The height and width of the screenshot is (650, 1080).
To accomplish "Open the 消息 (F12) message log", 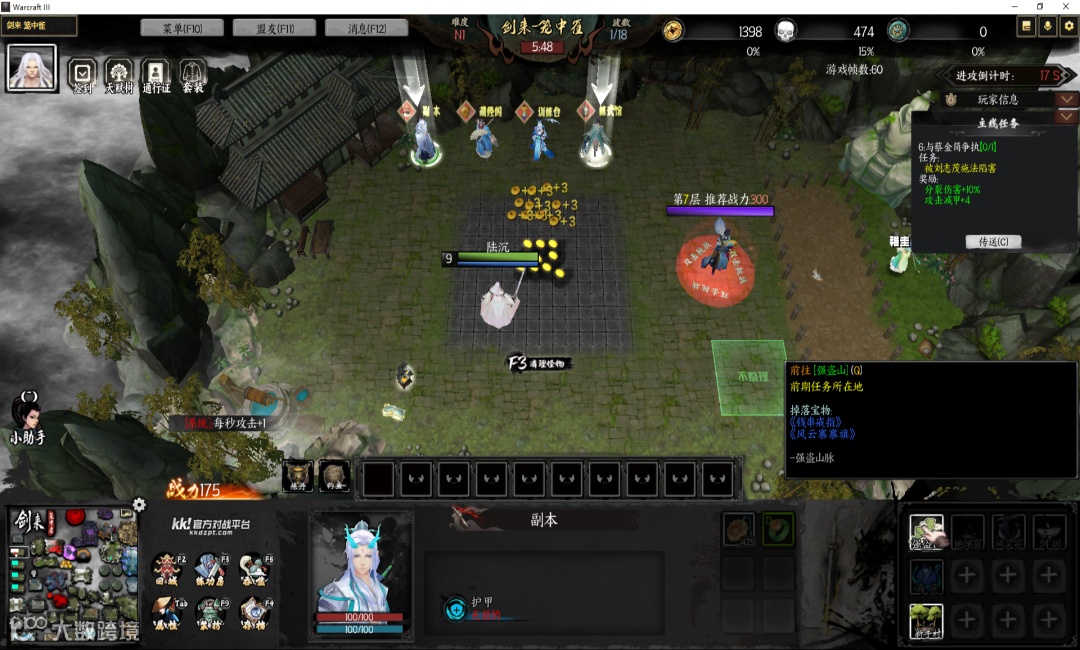I will pos(366,28).
